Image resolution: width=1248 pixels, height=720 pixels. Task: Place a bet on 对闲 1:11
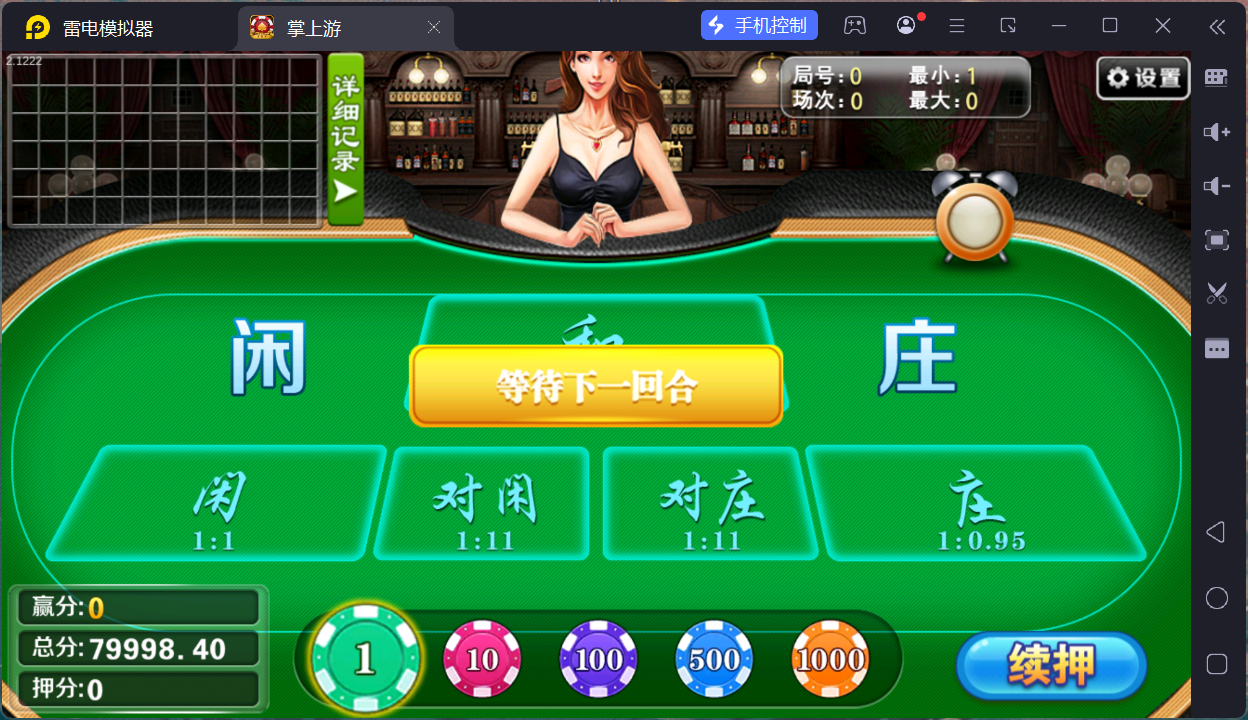(484, 503)
